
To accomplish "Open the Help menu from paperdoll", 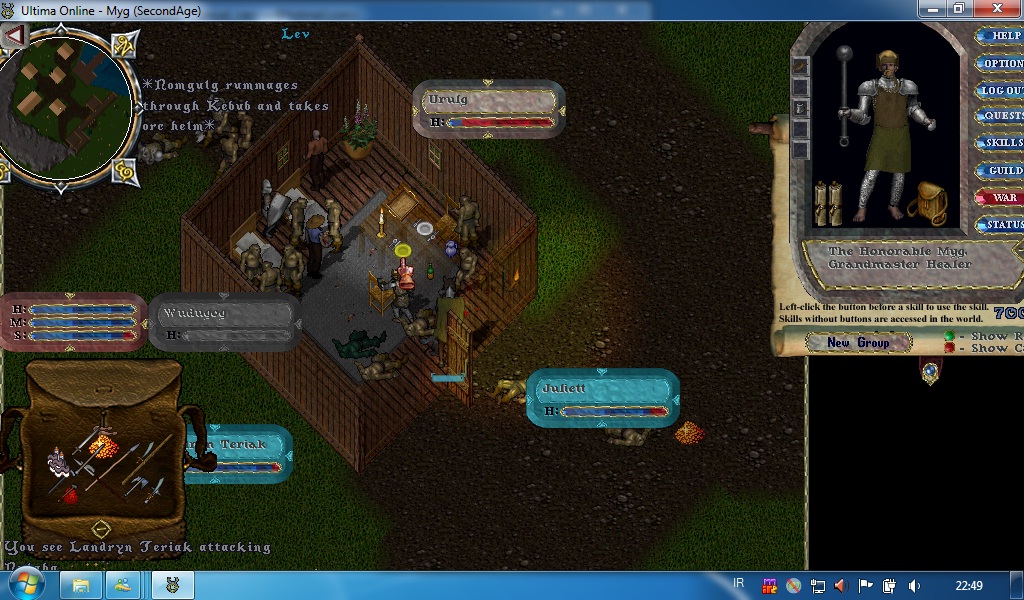I will point(1000,36).
